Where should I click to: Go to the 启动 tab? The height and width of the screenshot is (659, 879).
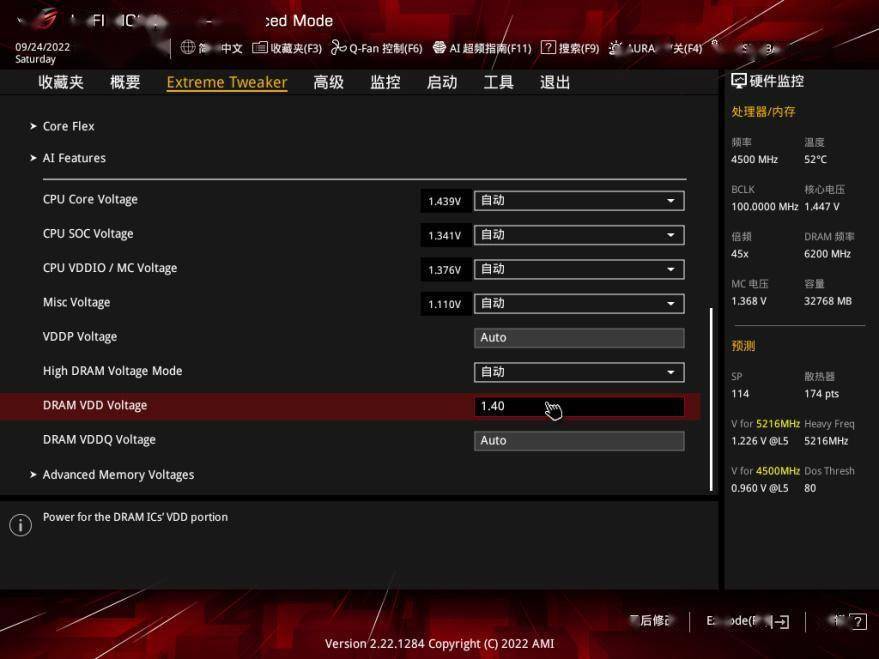[x=442, y=83]
